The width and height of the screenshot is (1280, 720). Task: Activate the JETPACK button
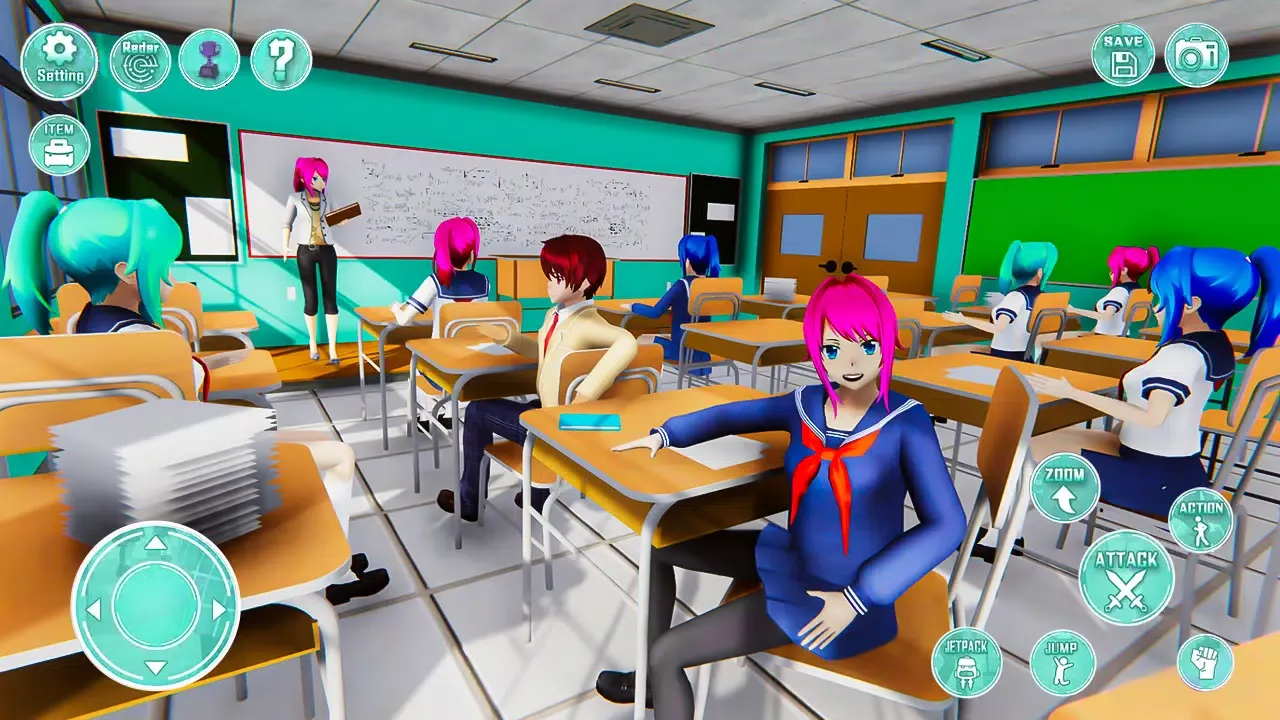coord(966,662)
